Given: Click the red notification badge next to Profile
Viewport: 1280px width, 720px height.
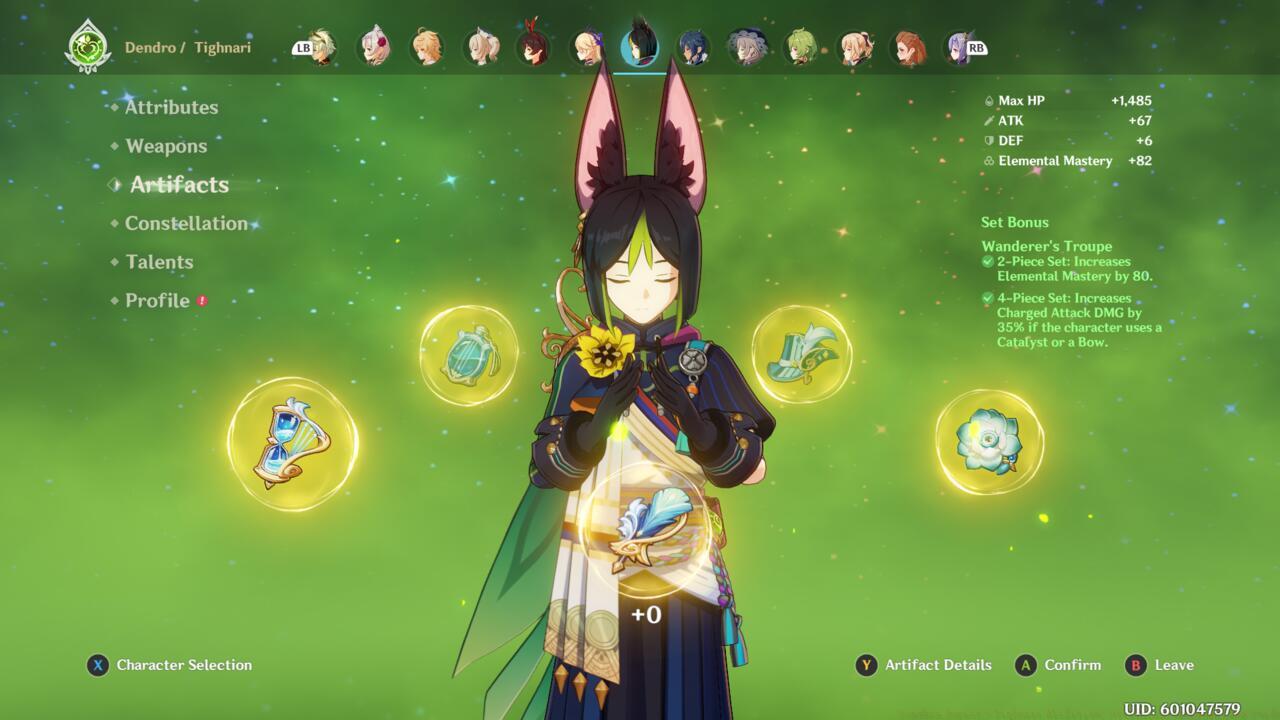Looking at the screenshot, I should pos(200,299).
